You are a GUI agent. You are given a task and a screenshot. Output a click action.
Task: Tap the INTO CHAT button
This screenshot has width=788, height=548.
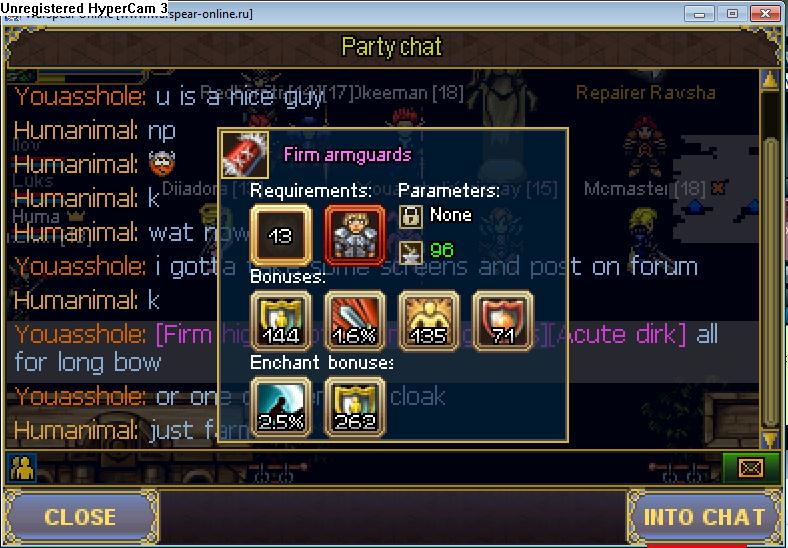(703, 516)
